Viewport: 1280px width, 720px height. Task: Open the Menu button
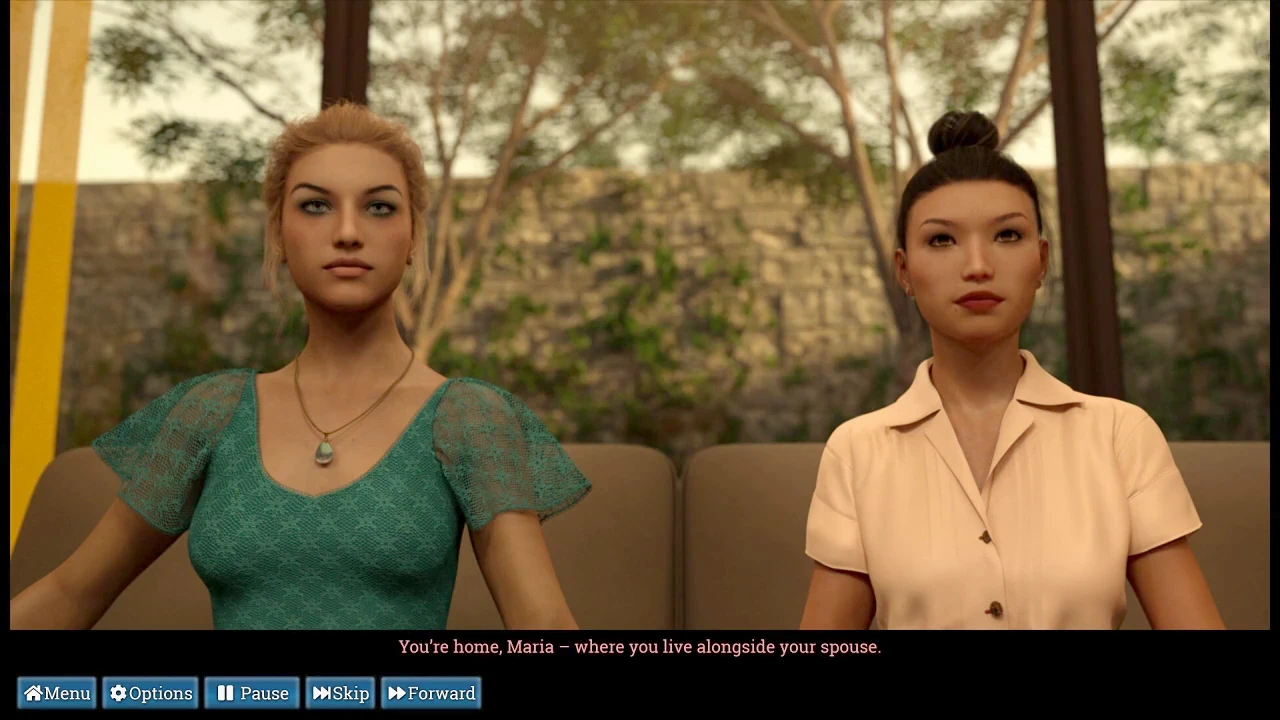[57, 693]
